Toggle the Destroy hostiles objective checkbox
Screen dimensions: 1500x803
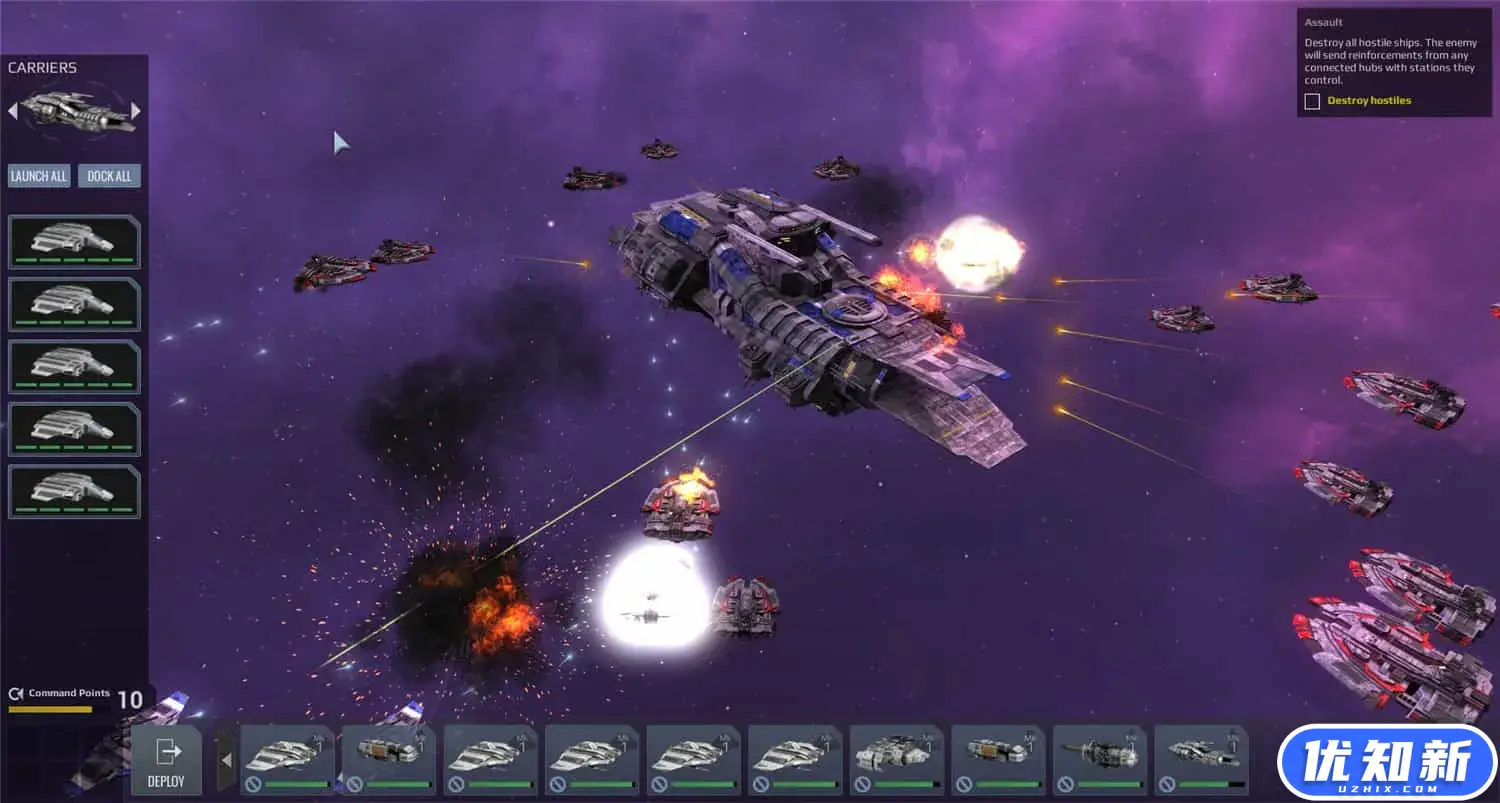pyautogui.click(x=1312, y=101)
